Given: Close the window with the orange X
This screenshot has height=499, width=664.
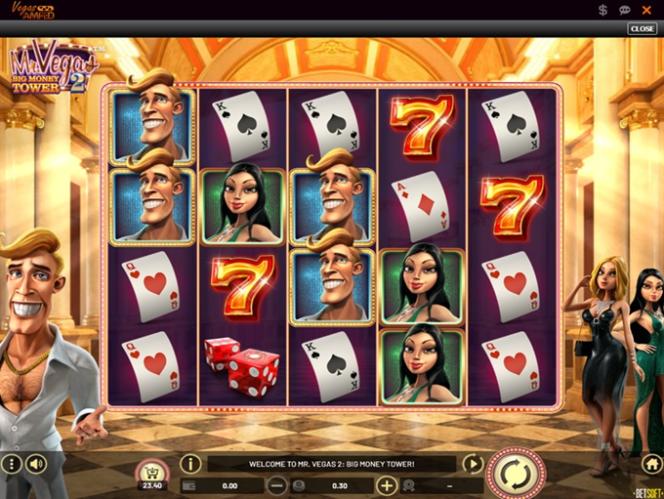Looking at the screenshot, I should pos(647,10).
